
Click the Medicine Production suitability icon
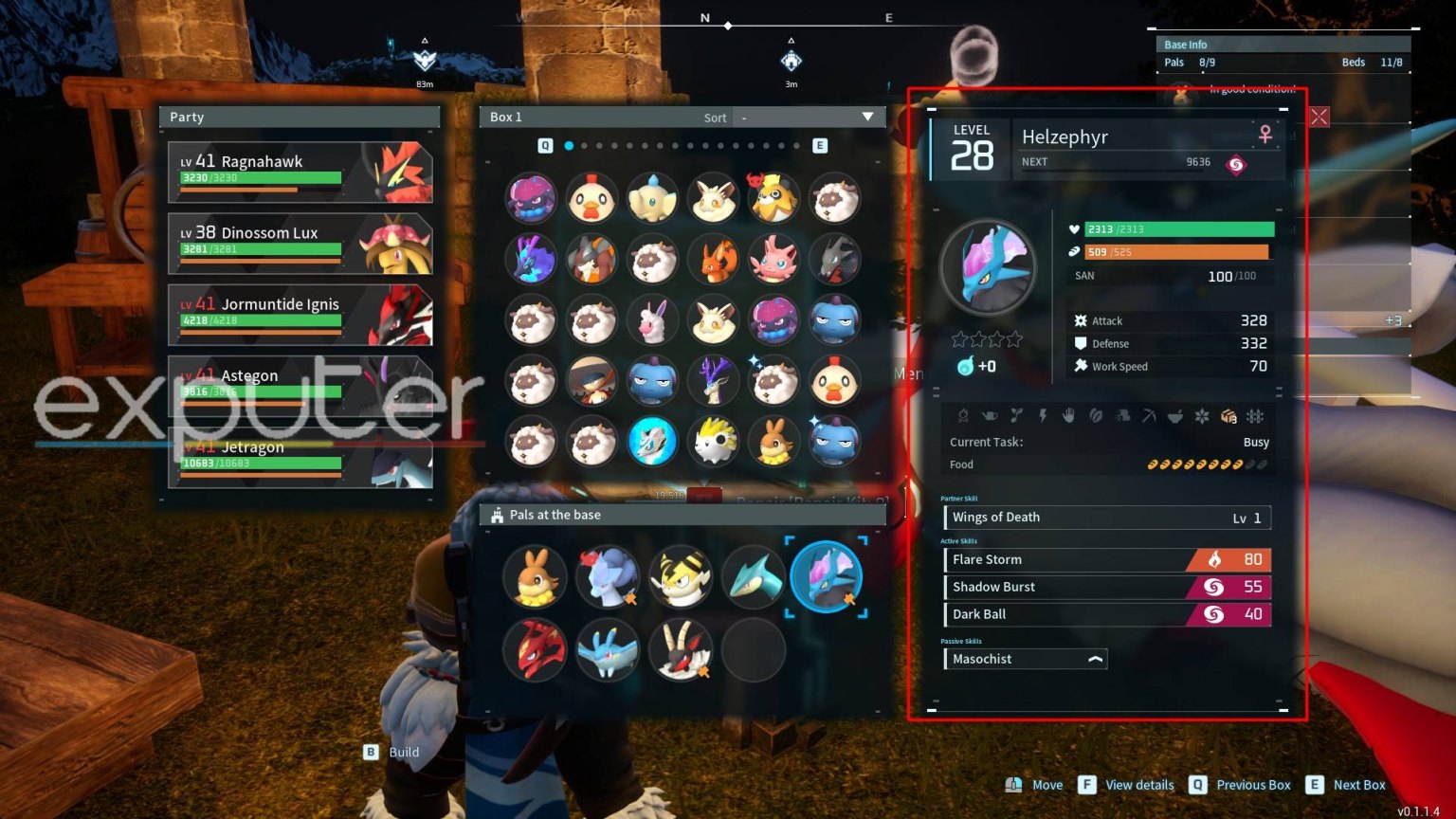click(x=1175, y=416)
